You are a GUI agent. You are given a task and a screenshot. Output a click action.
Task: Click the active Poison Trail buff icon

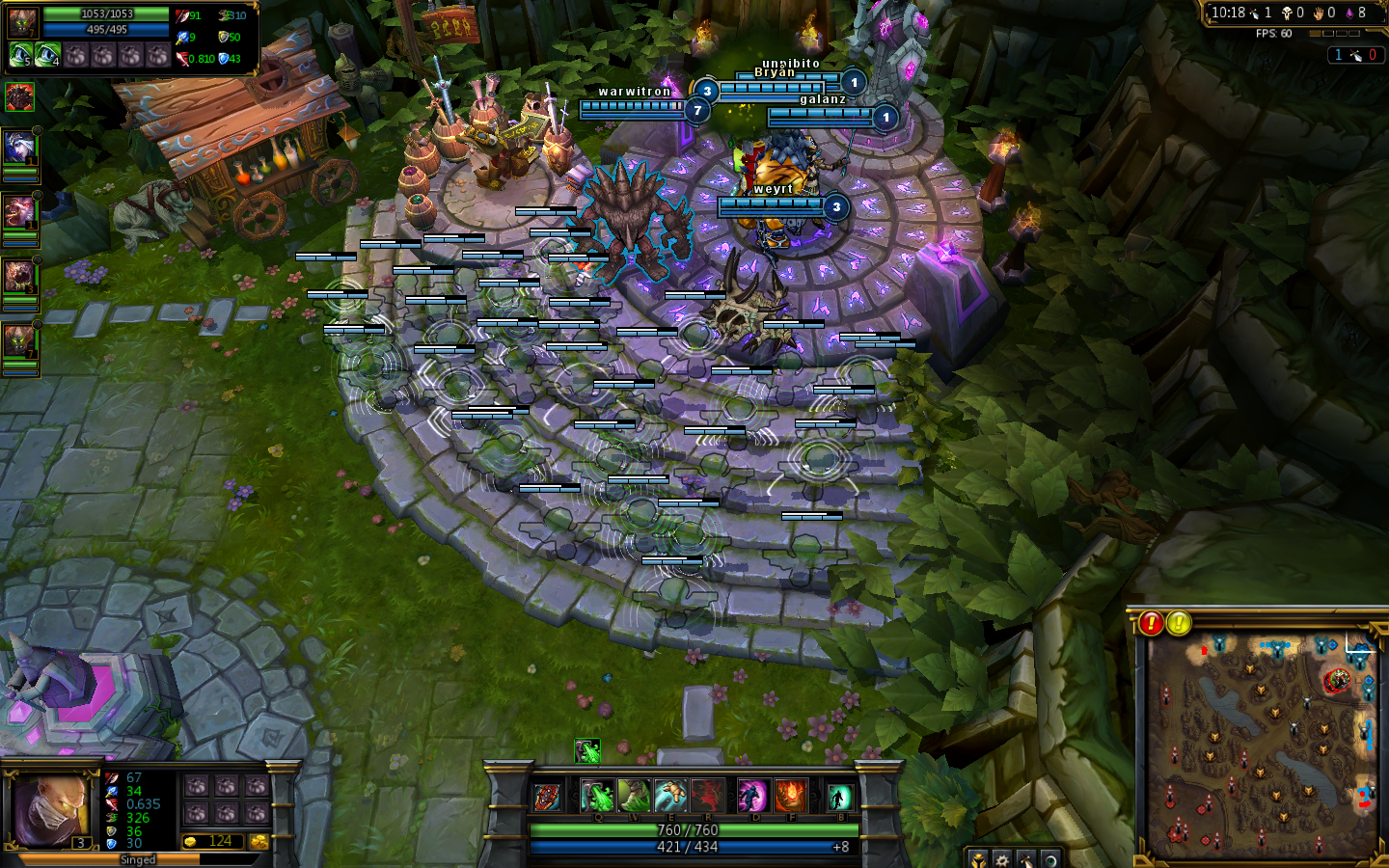pos(587,750)
